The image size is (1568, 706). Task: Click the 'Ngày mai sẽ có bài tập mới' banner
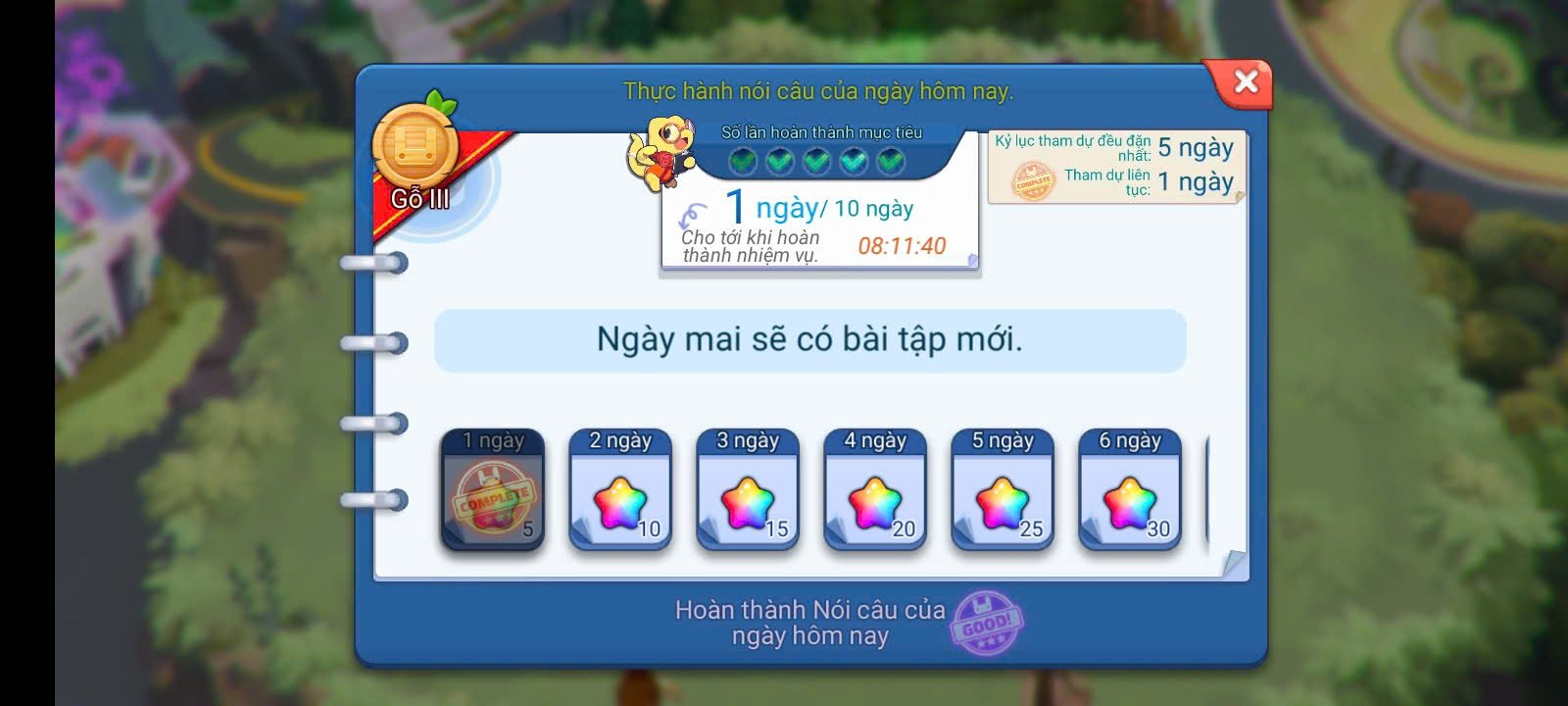point(809,340)
